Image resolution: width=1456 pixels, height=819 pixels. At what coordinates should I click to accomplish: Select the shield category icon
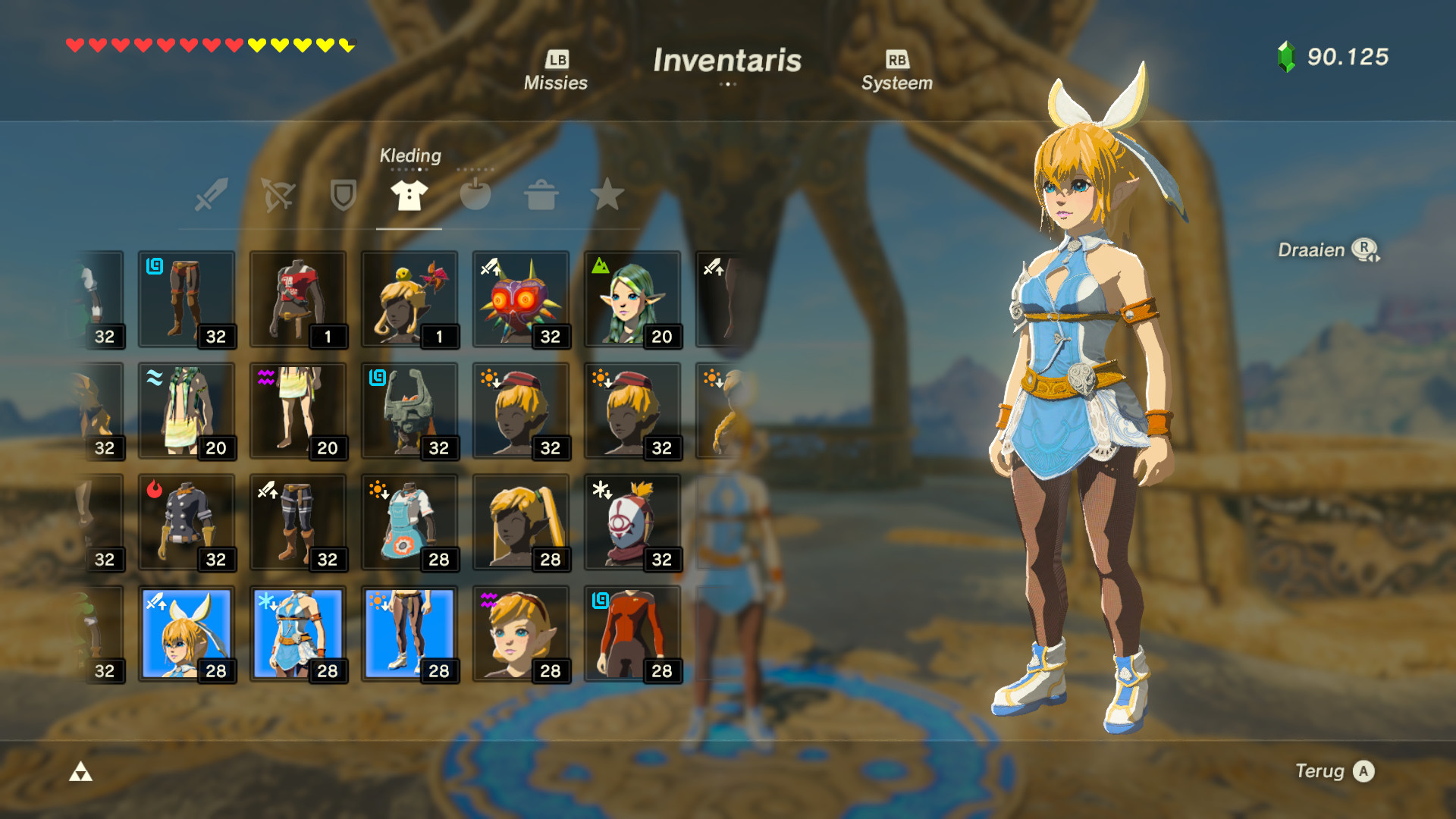[342, 196]
